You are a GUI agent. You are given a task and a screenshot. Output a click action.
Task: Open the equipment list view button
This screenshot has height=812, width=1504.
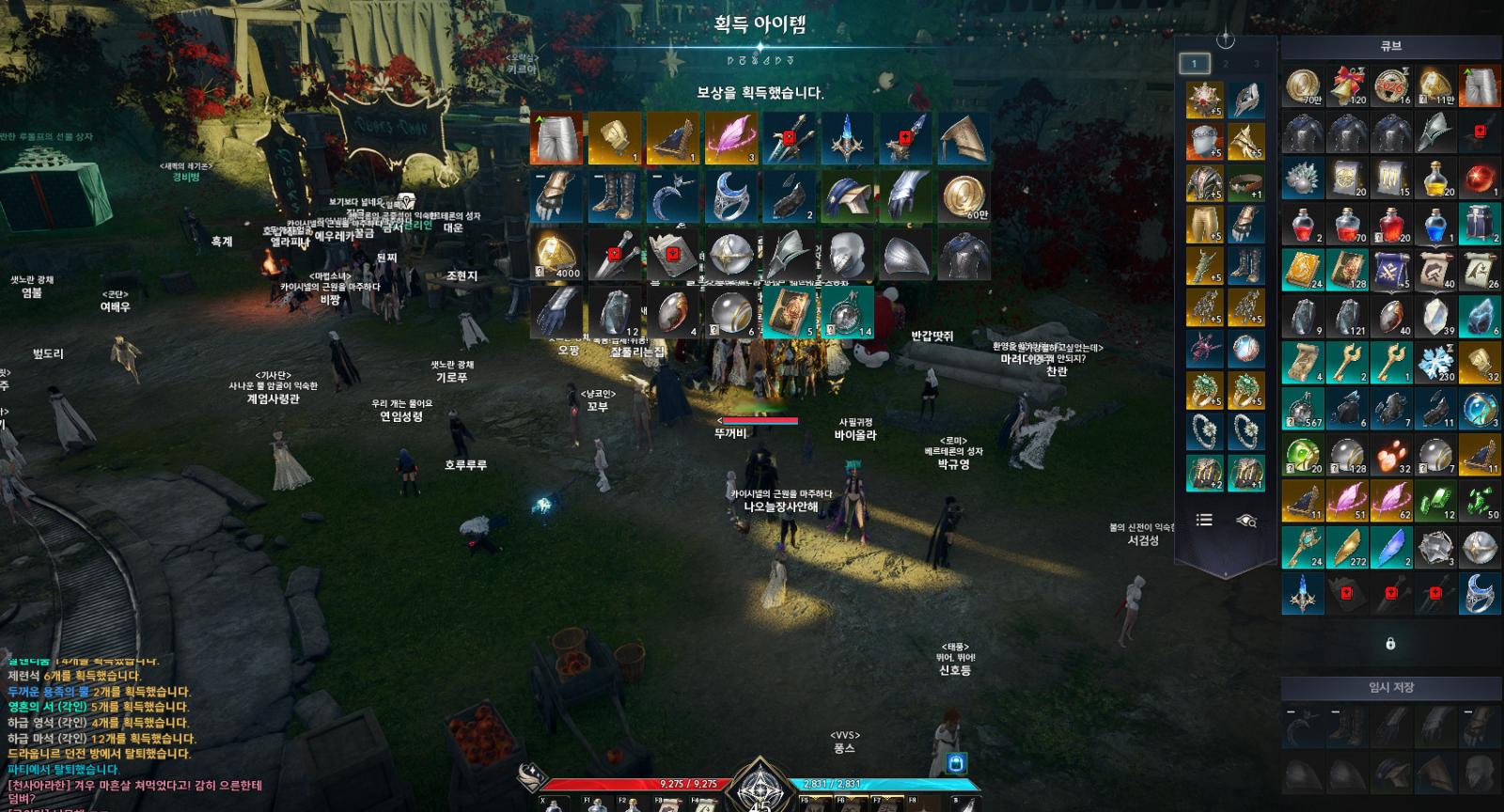(x=1204, y=520)
